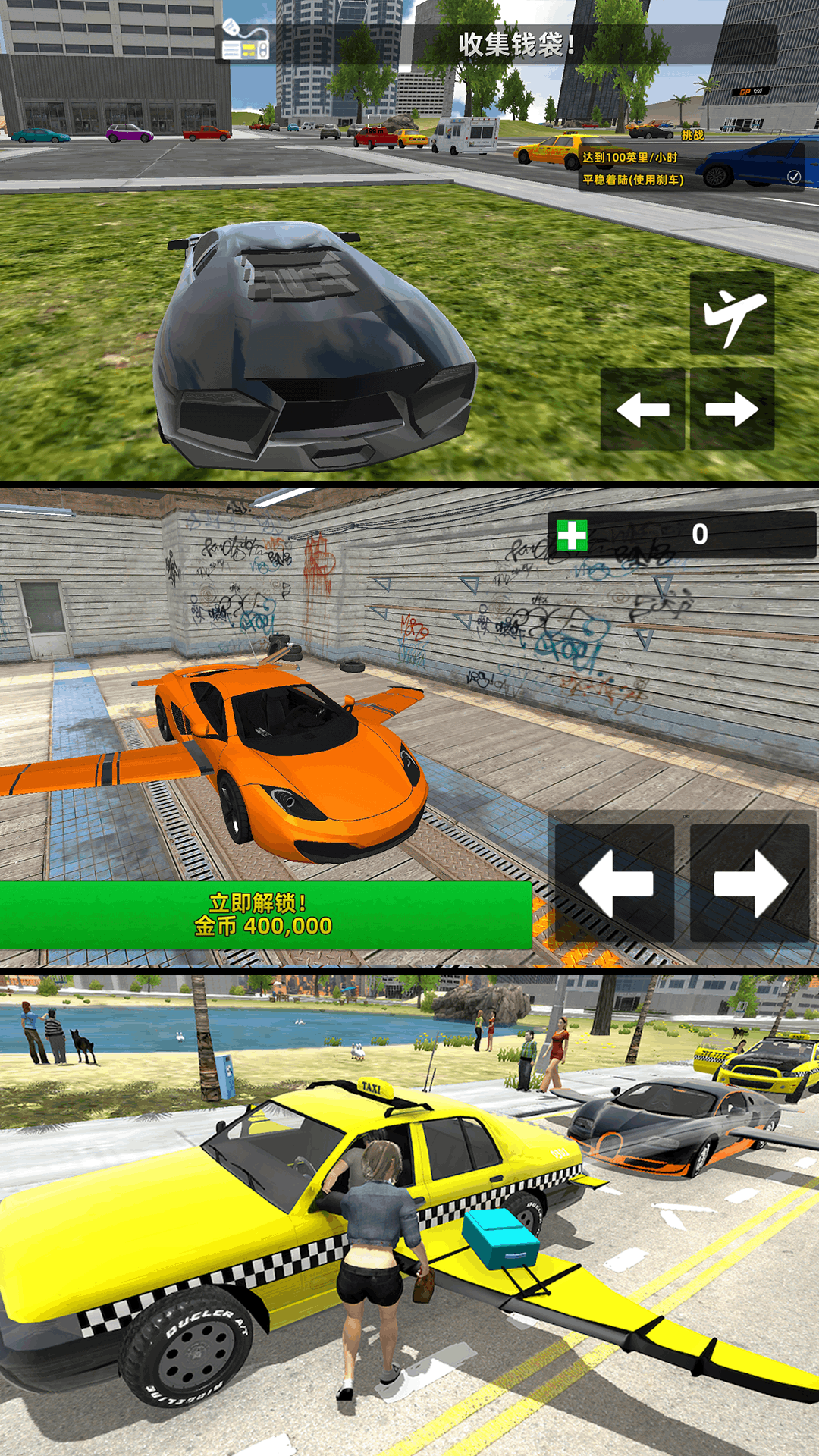Show previous car with the garage left arrow
Viewport: 819px width, 1456px height.
click(615, 883)
